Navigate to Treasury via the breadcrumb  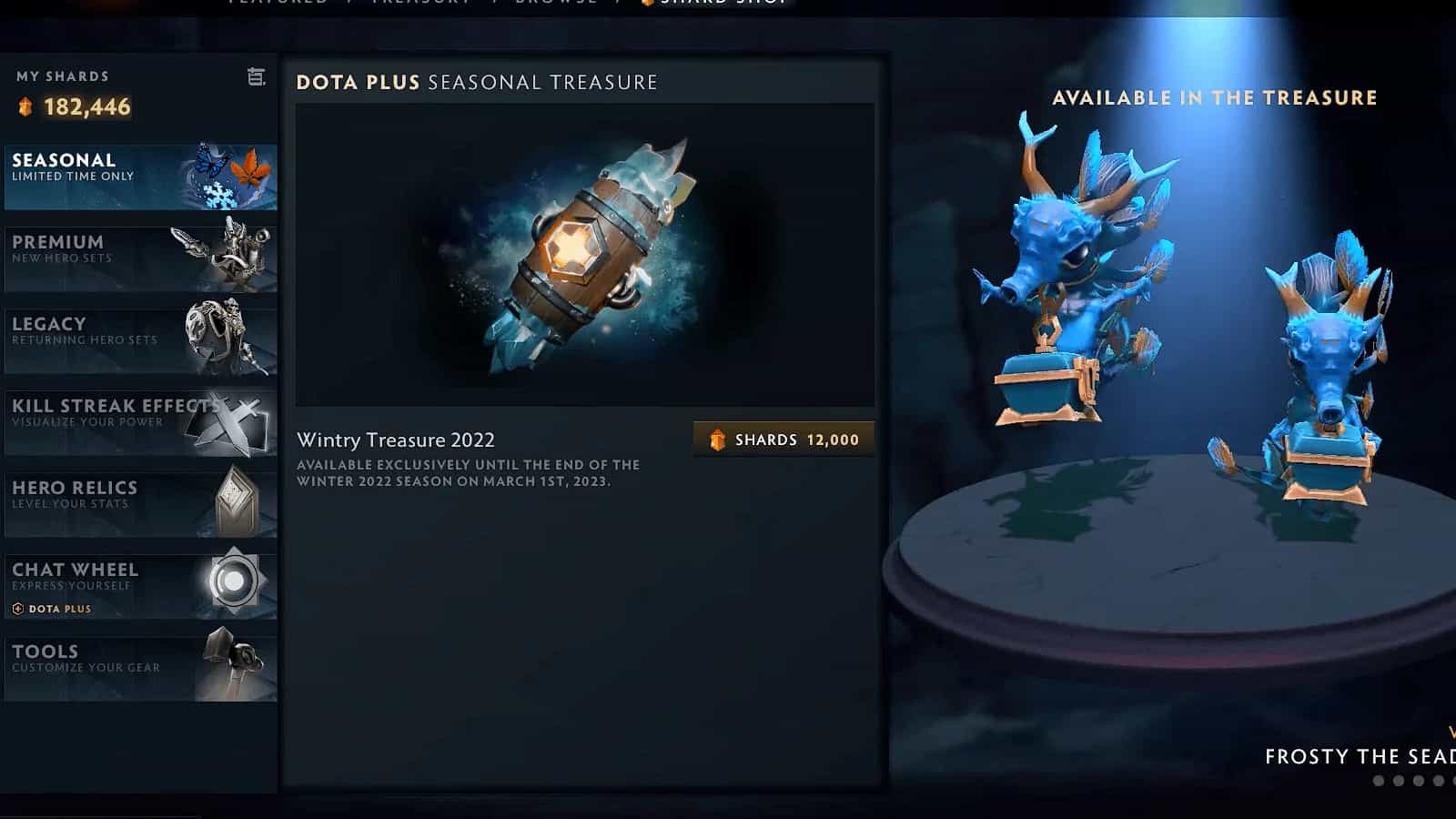[419, 5]
